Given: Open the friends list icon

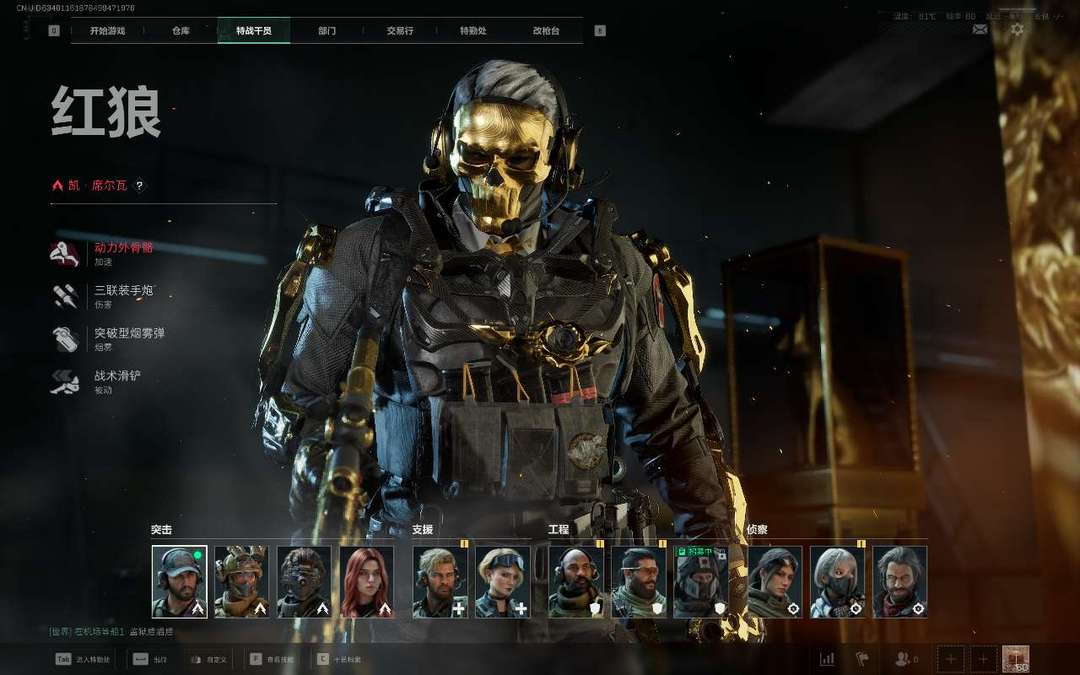Looking at the screenshot, I should 905,659.
